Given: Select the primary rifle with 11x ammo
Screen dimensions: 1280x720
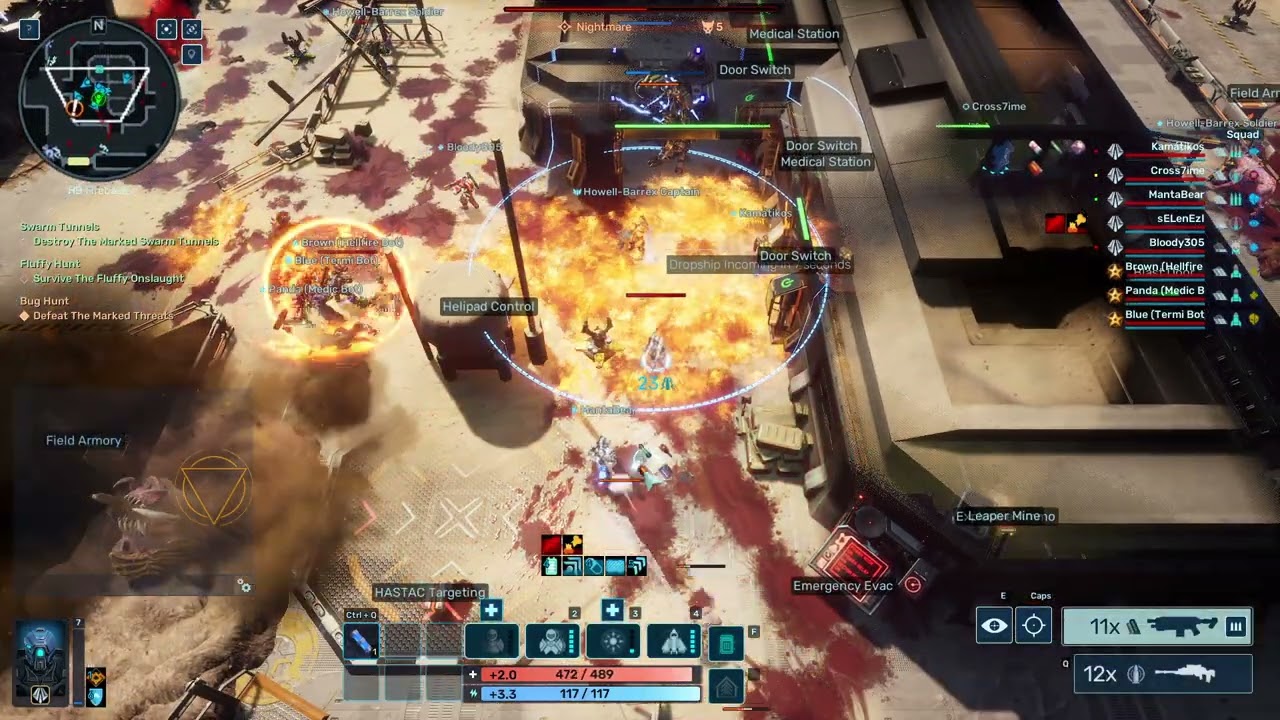Looking at the screenshot, I should 1157,627.
